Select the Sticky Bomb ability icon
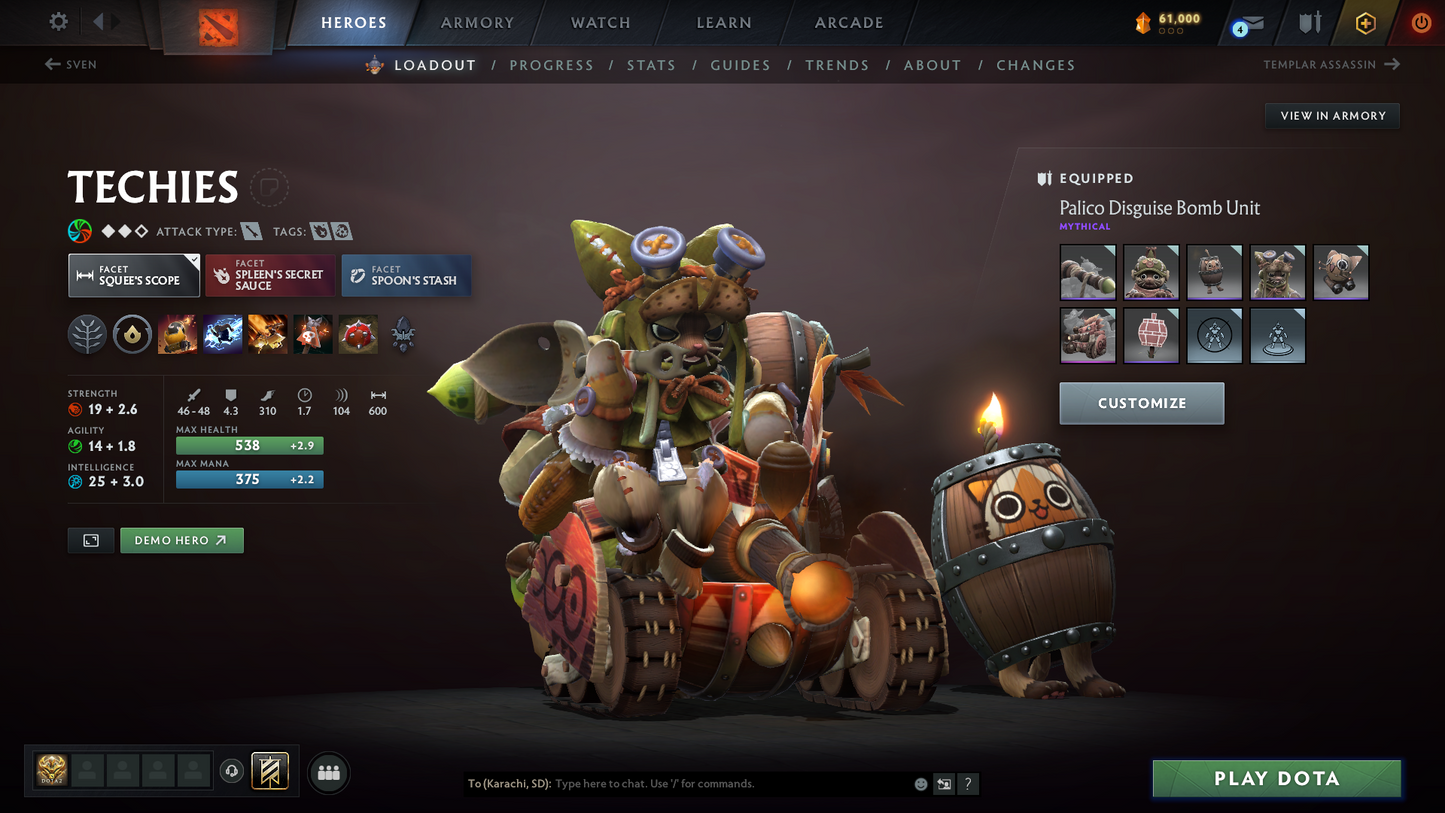Screen dimensions: 1445x813 pos(177,333)
